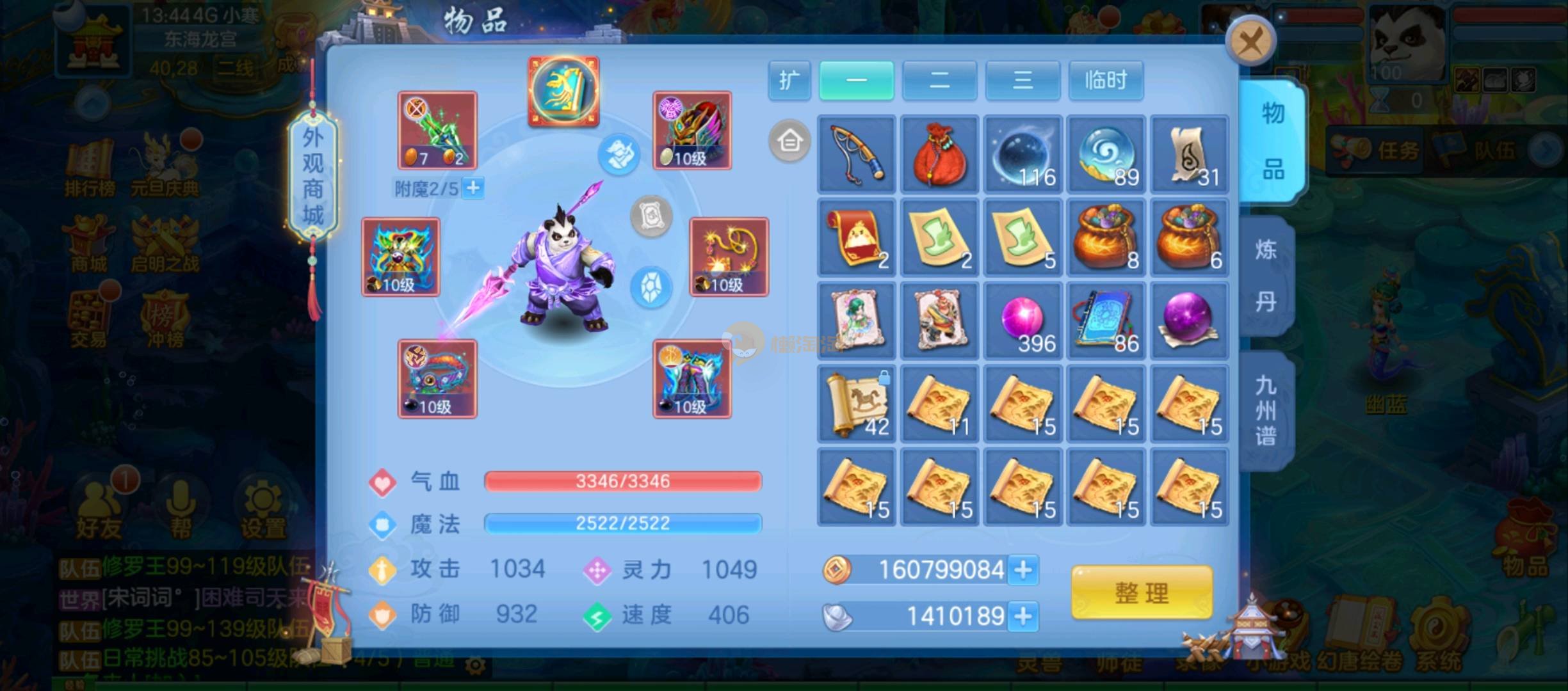Open the 外观商城 appearance shop
This screenshot has height=691, width=1568.
(312, 176)
